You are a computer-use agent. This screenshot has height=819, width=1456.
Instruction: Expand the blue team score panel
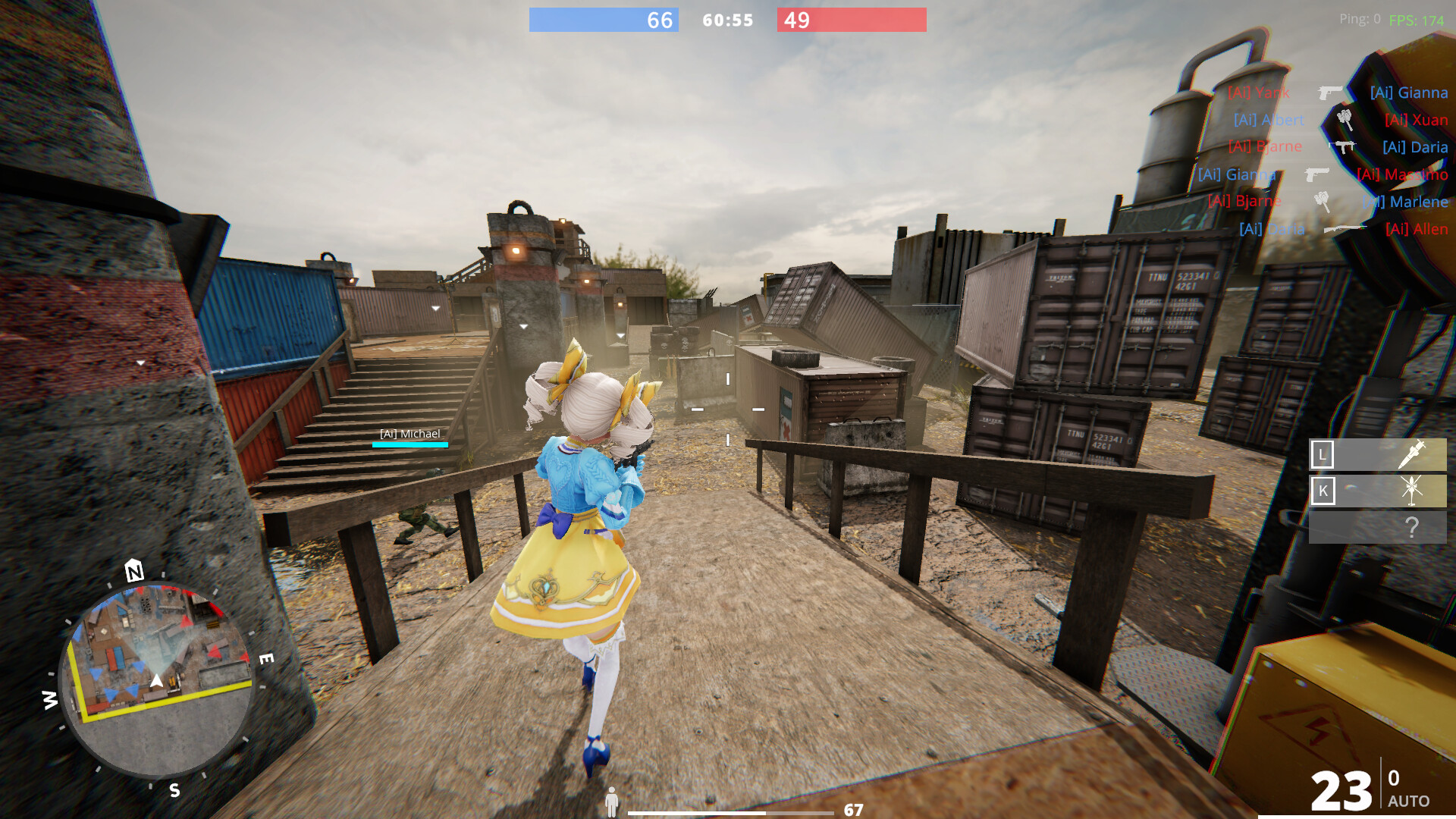pyautogui.click(x=603, y=20)
